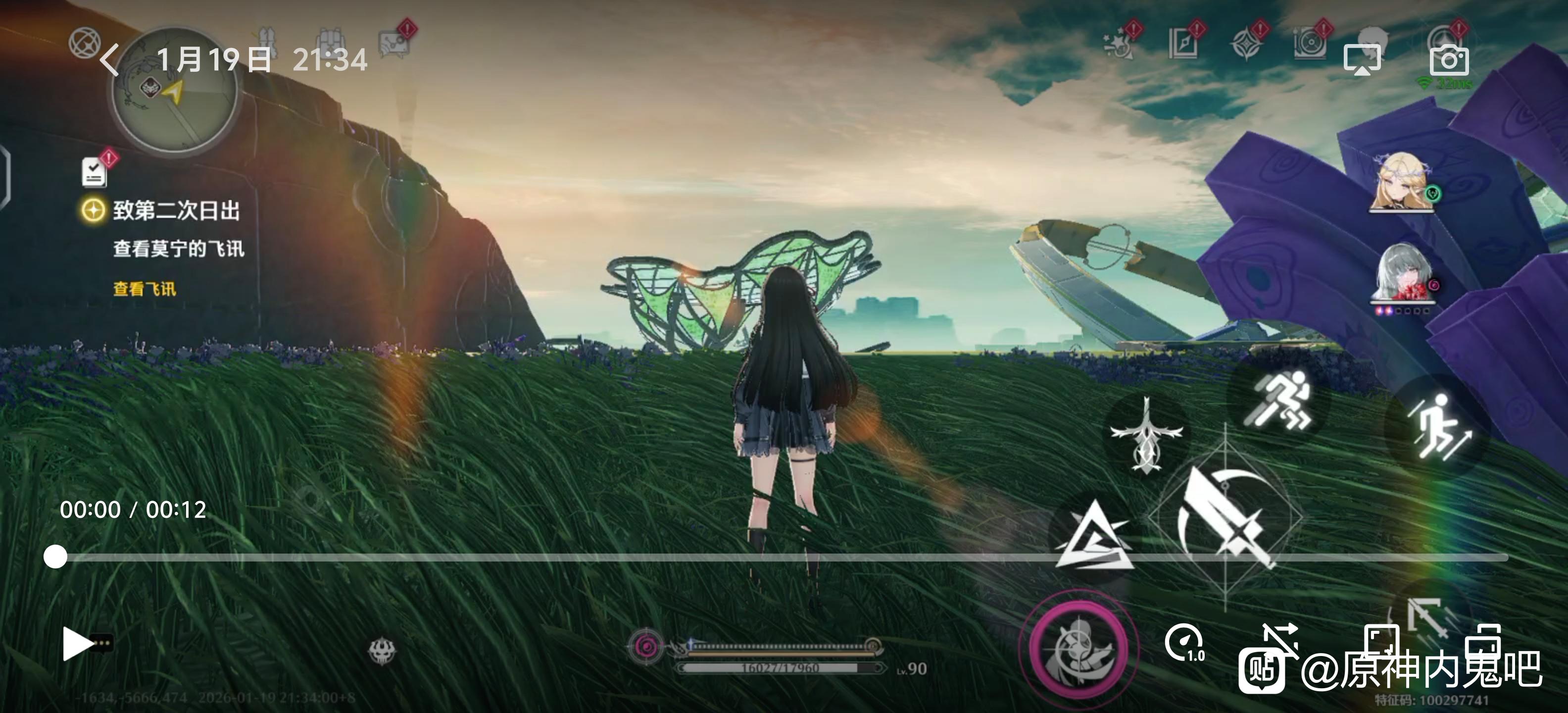Play the video with the play button

point(77,644)
